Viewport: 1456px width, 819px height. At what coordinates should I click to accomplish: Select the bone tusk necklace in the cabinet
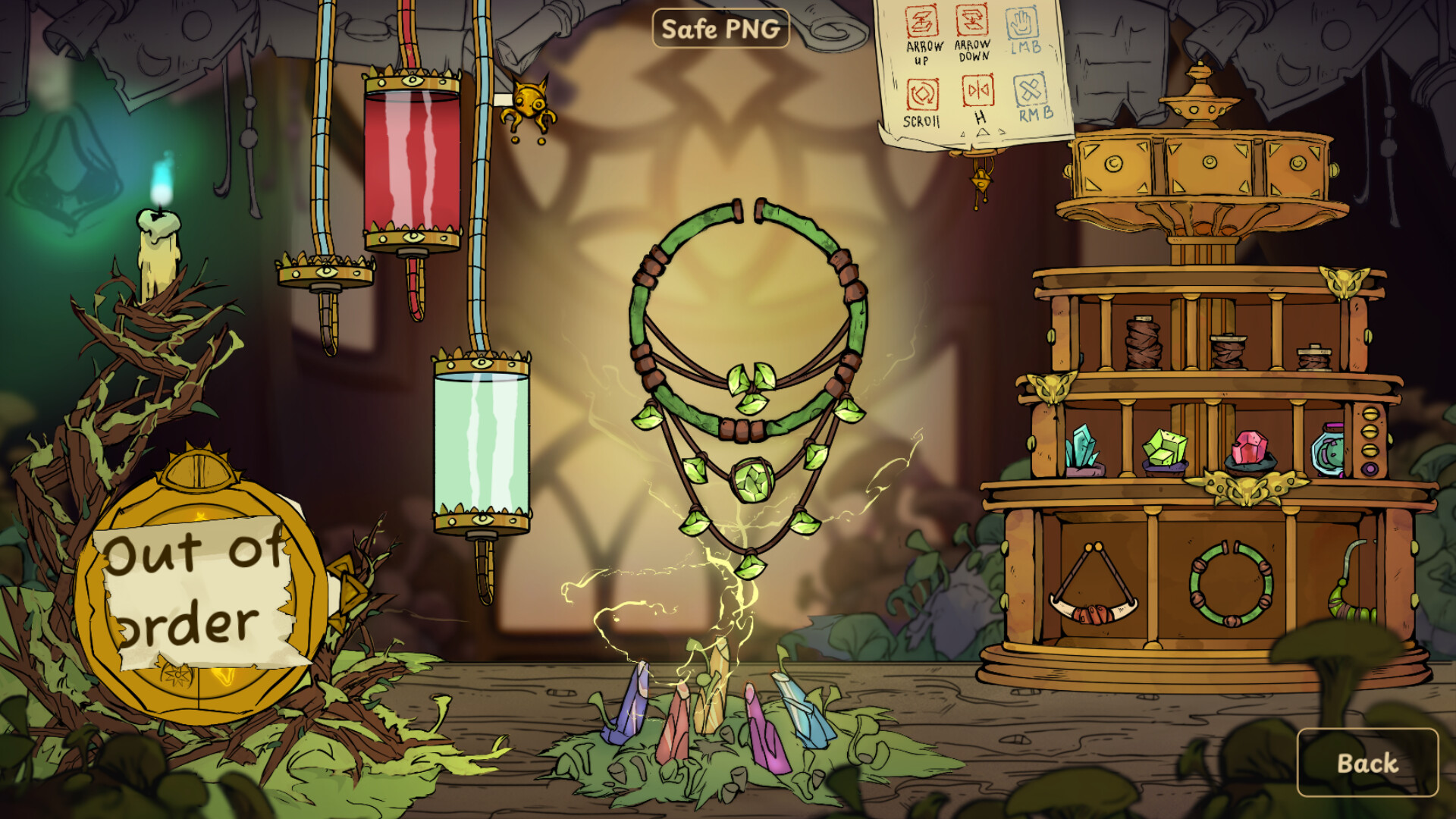tap(1092, 599)
